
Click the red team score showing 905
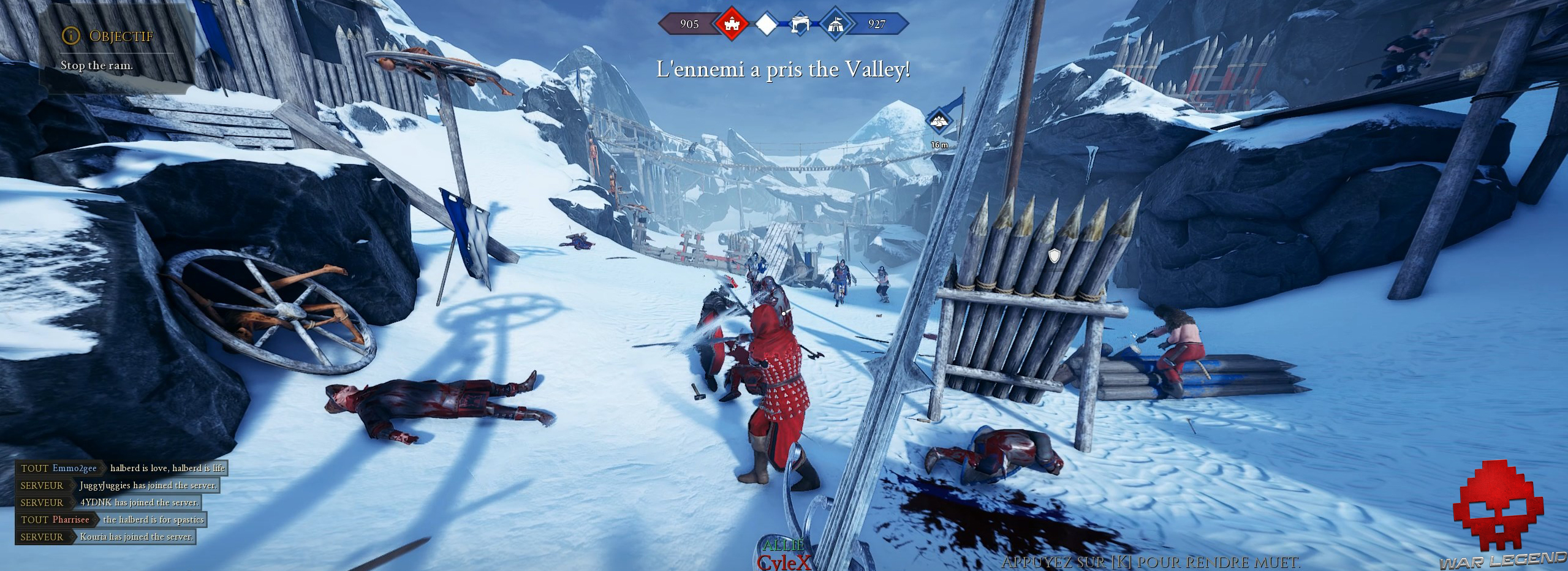coord(689,25)
